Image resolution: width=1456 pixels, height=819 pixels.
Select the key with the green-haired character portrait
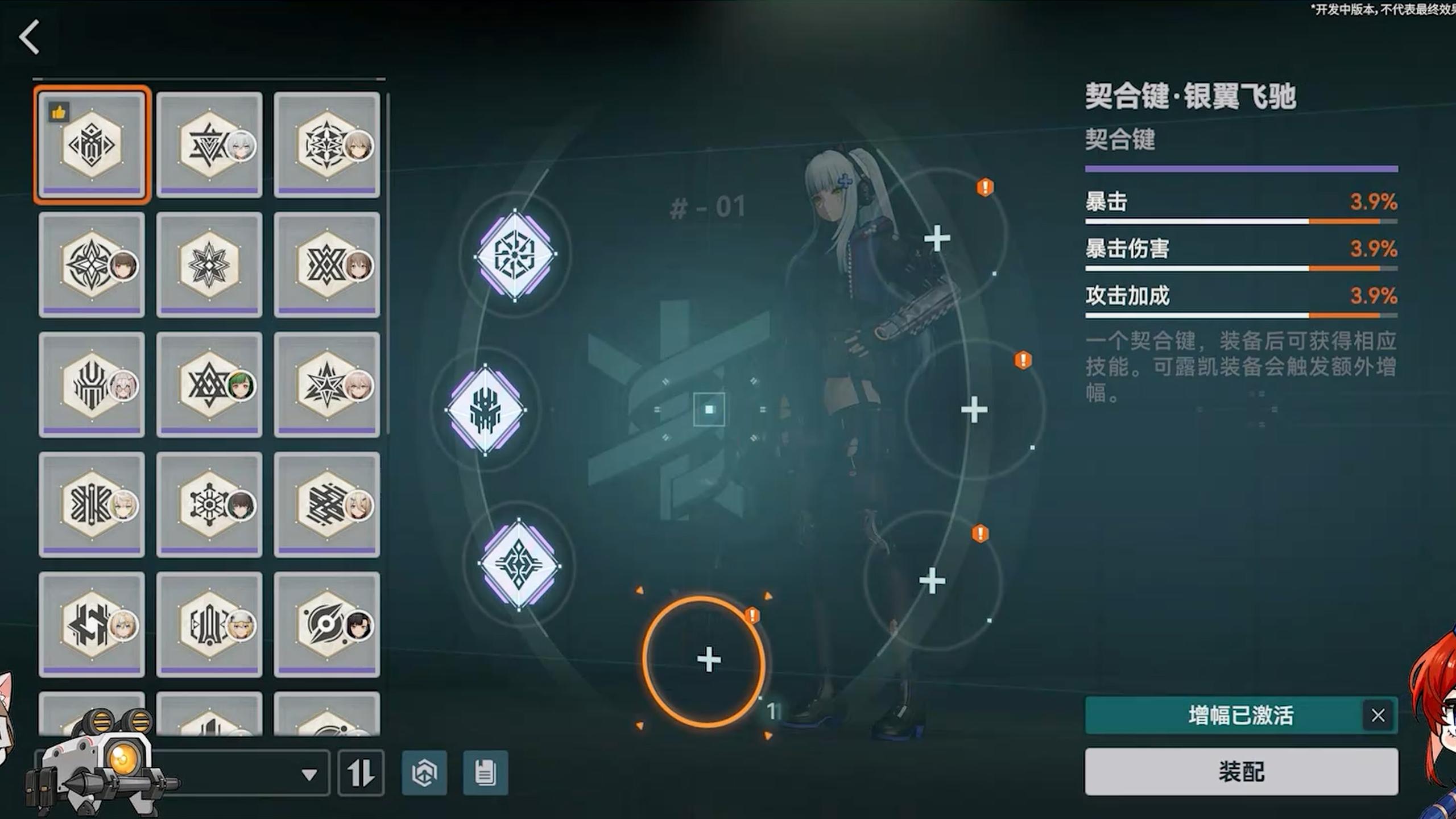(x=209, y=384)
